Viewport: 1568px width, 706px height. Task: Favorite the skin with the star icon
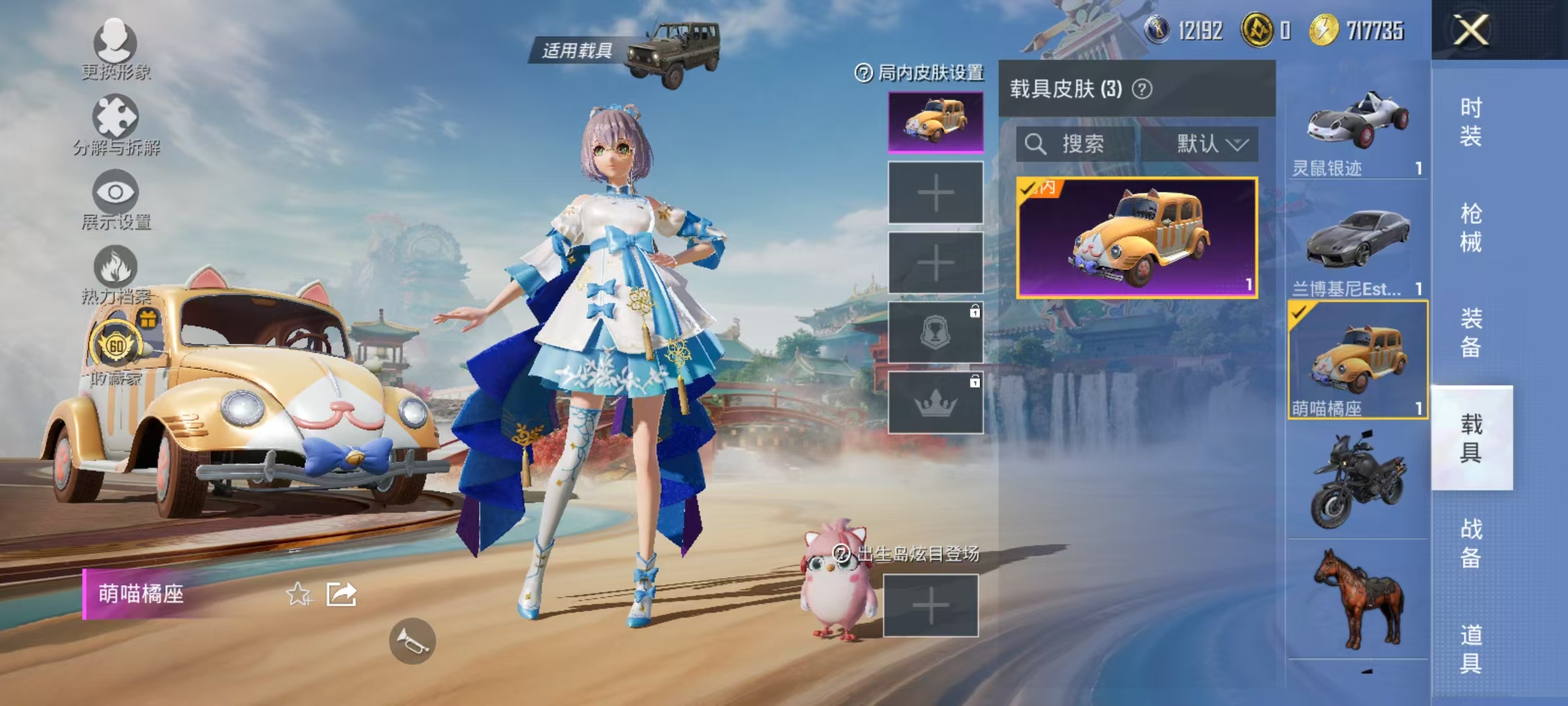tap(298, 596)
